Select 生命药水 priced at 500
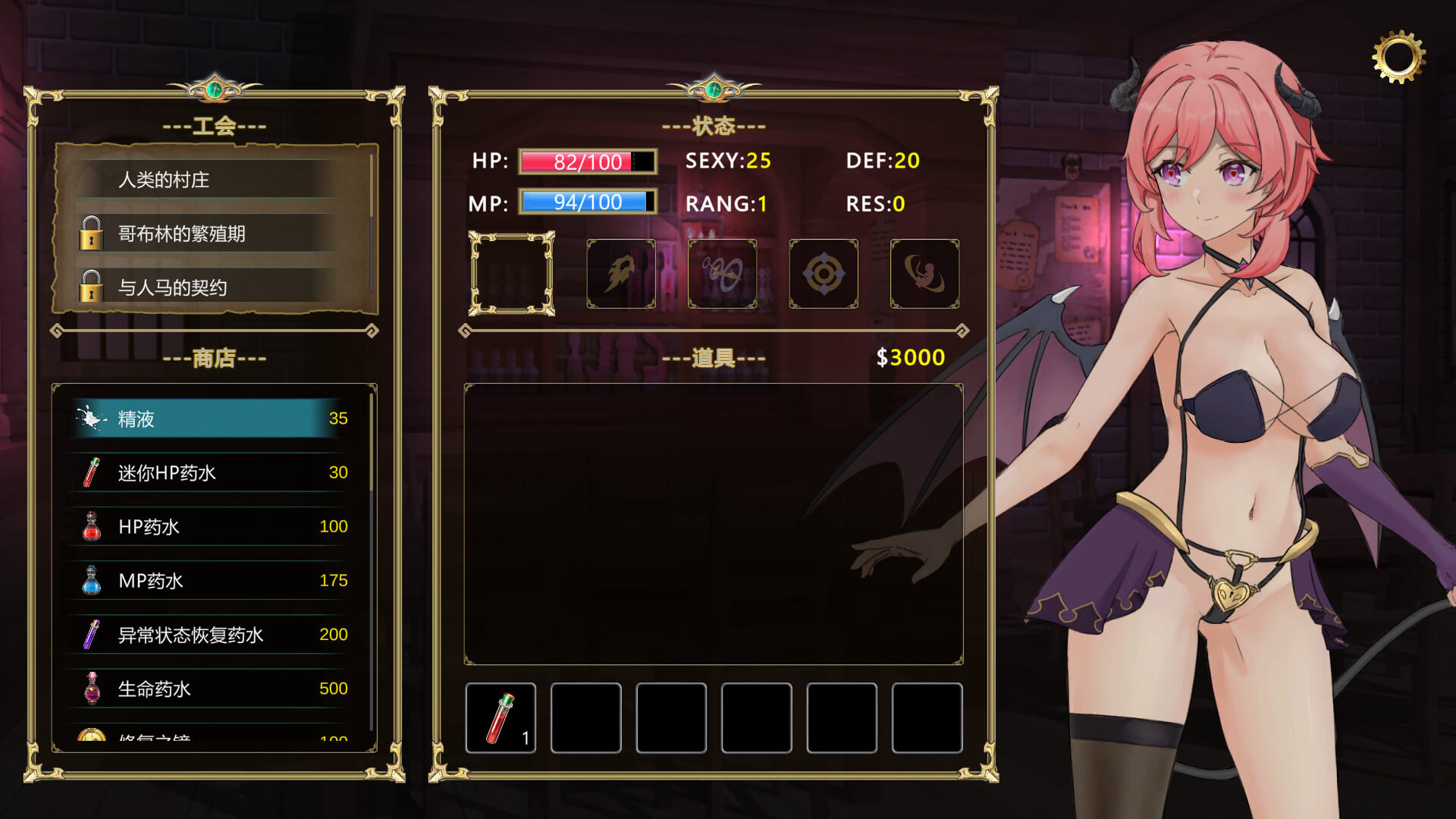Screen dimensions: 1456x819 coord(211,689)
